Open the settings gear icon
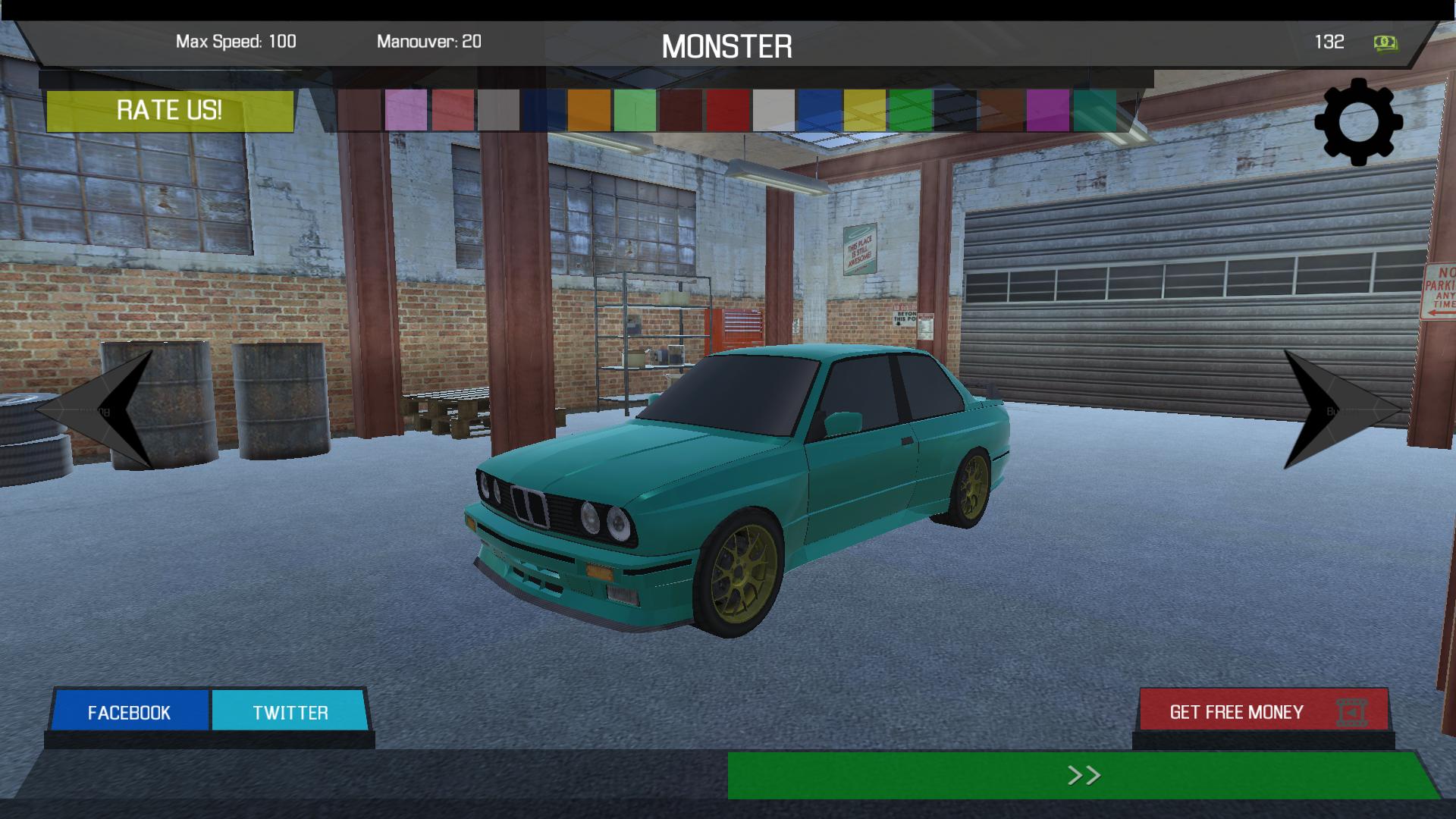The height and width of the screenshot is (819, 1456). click(1358, 121)
